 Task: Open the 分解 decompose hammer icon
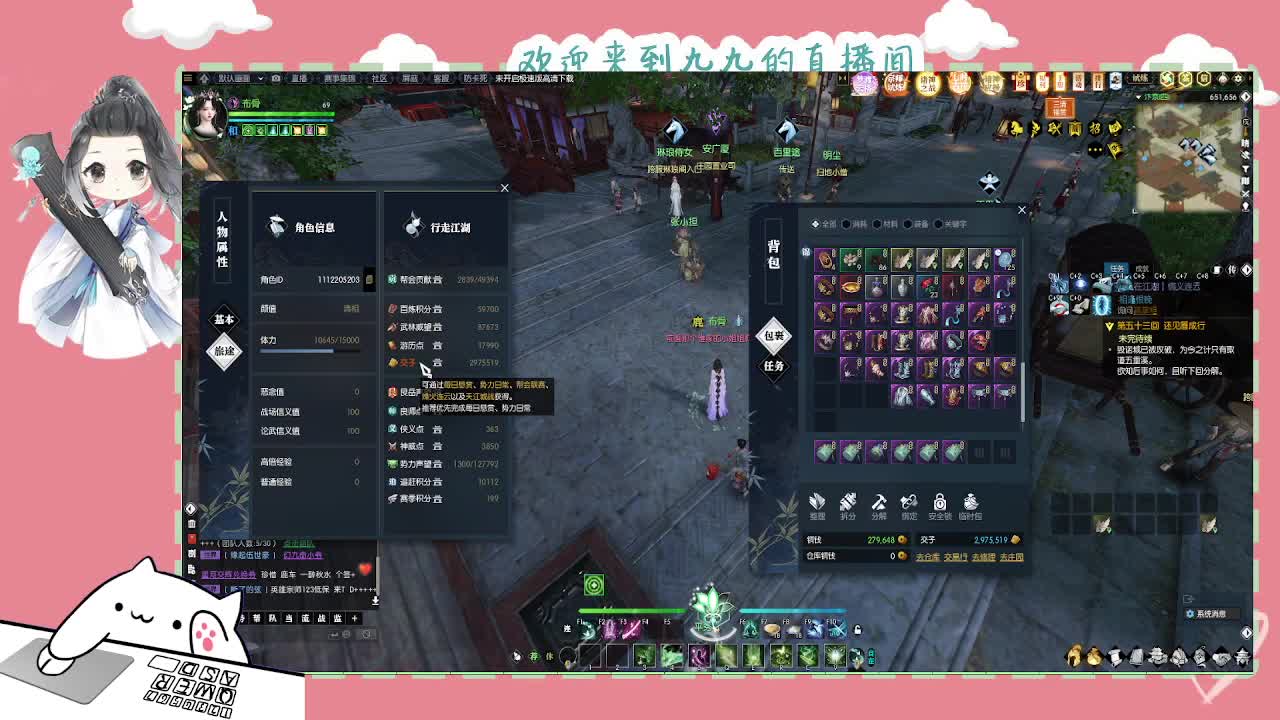[879, 501]
